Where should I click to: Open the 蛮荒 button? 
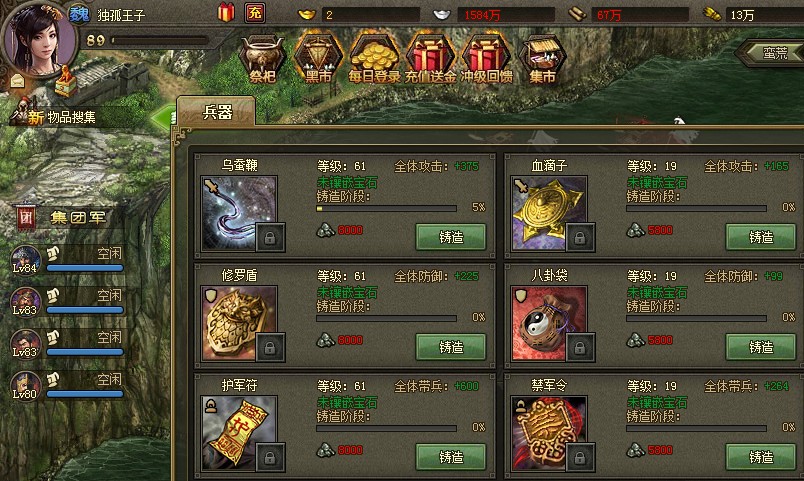770,51
